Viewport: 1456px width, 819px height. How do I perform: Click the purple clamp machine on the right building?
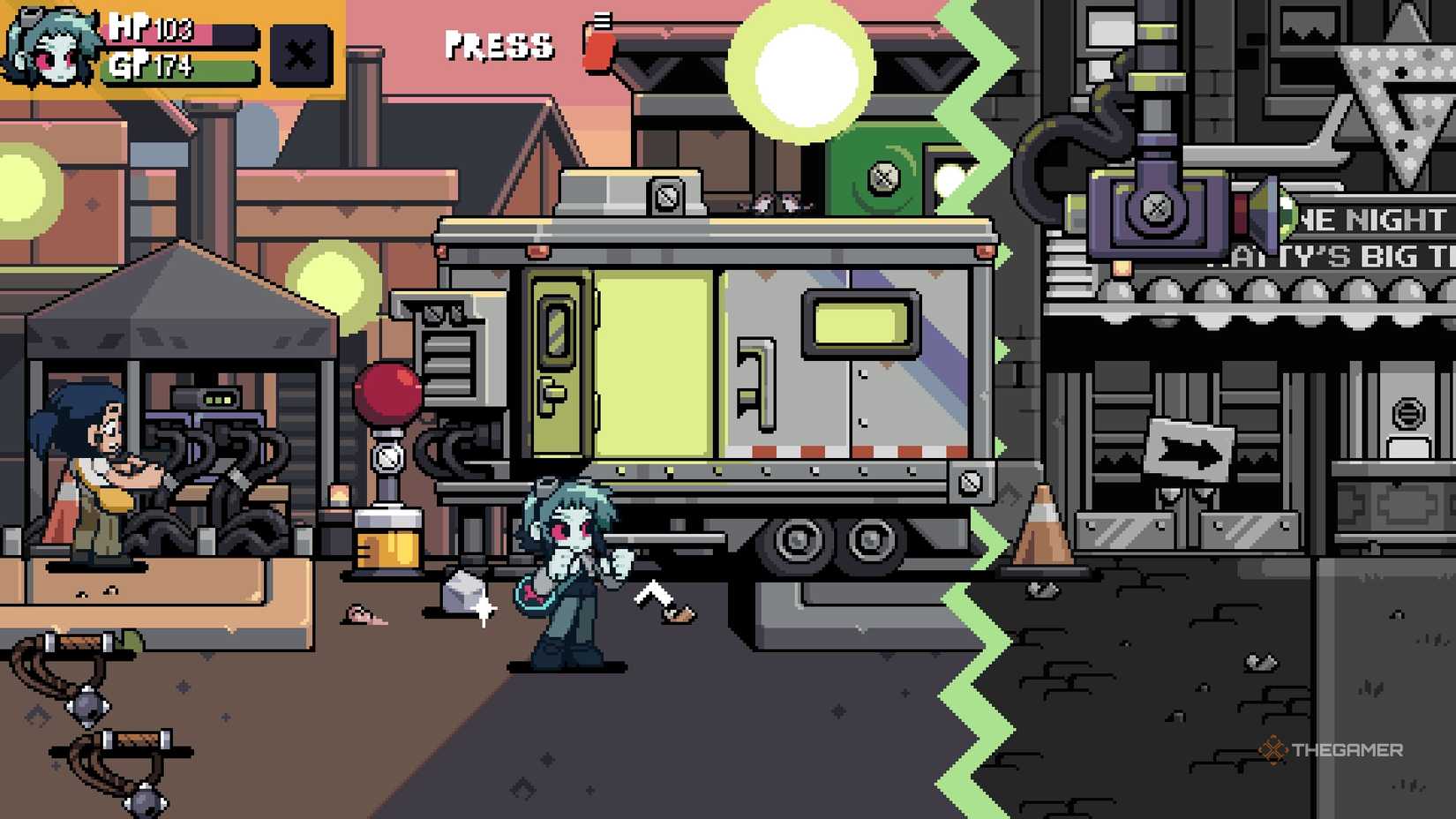point(1156,212)
